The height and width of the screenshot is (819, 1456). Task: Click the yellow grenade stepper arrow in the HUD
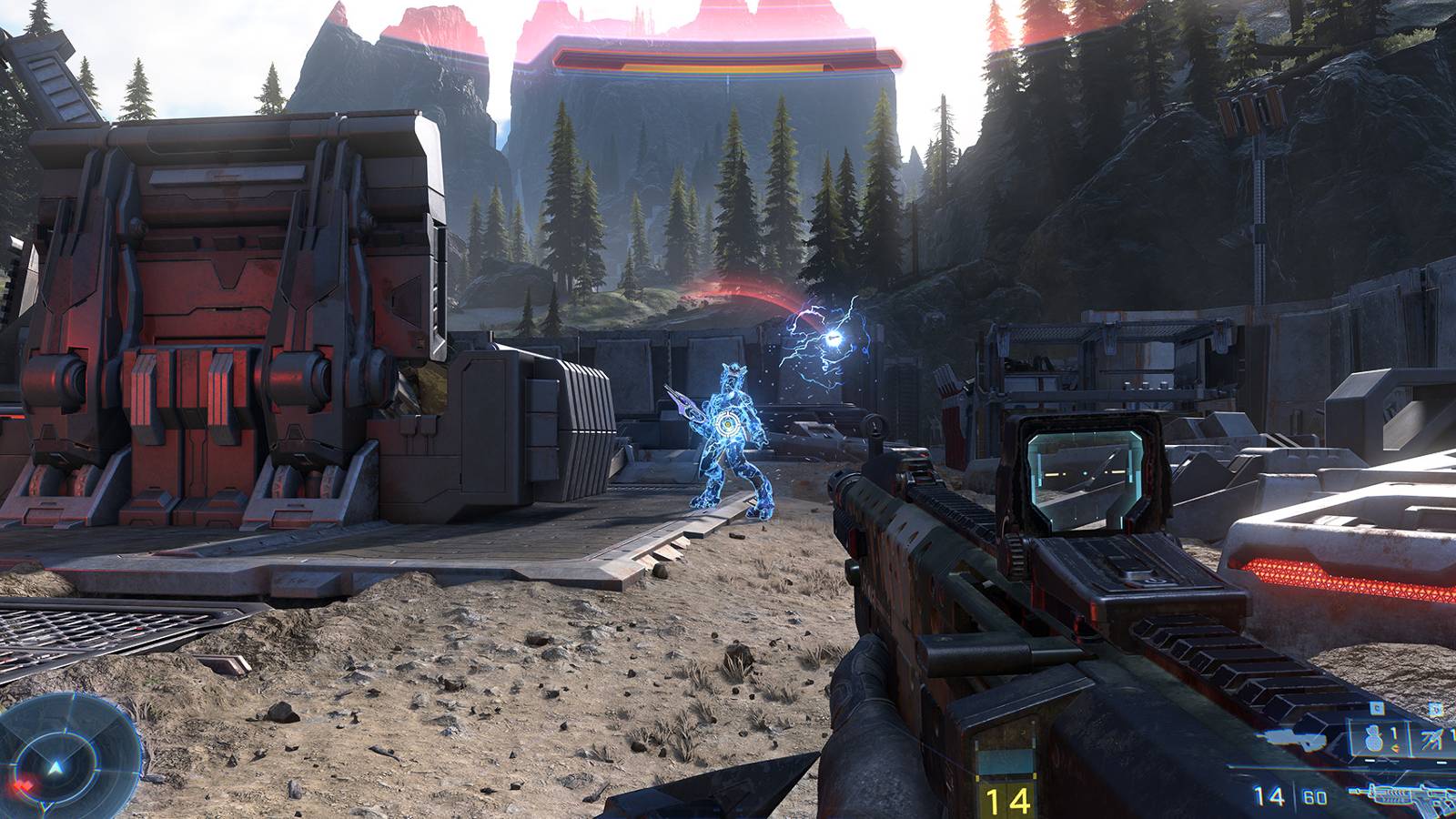[x=1394, y=749]
